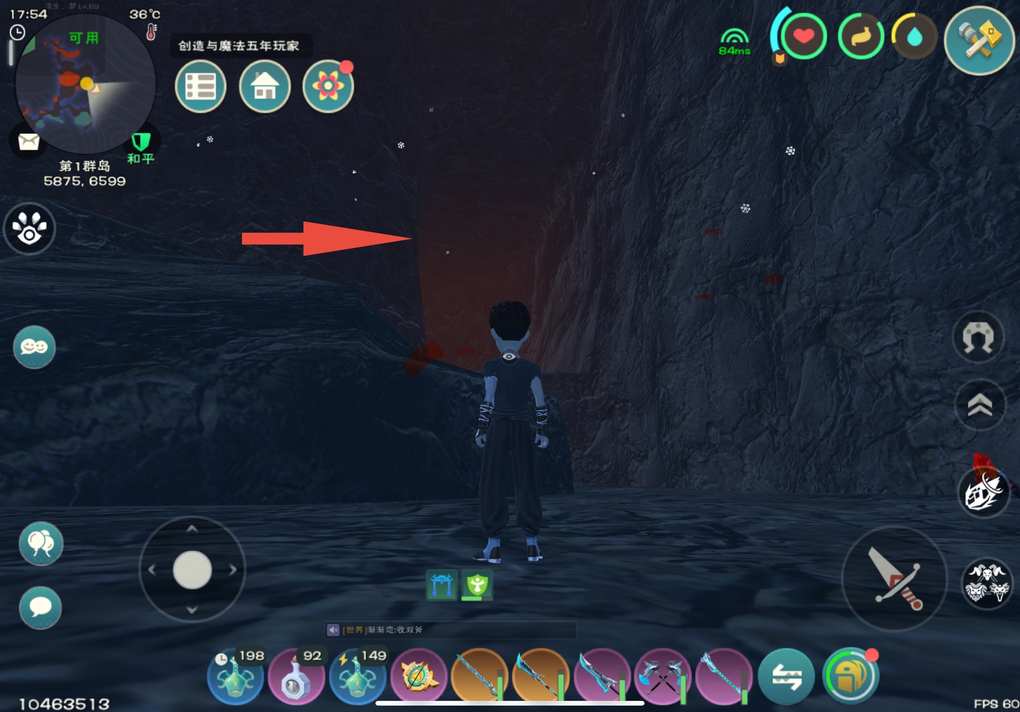Open the circular minimap
The height and width of the screenshot is (712, 1020).
85,84
